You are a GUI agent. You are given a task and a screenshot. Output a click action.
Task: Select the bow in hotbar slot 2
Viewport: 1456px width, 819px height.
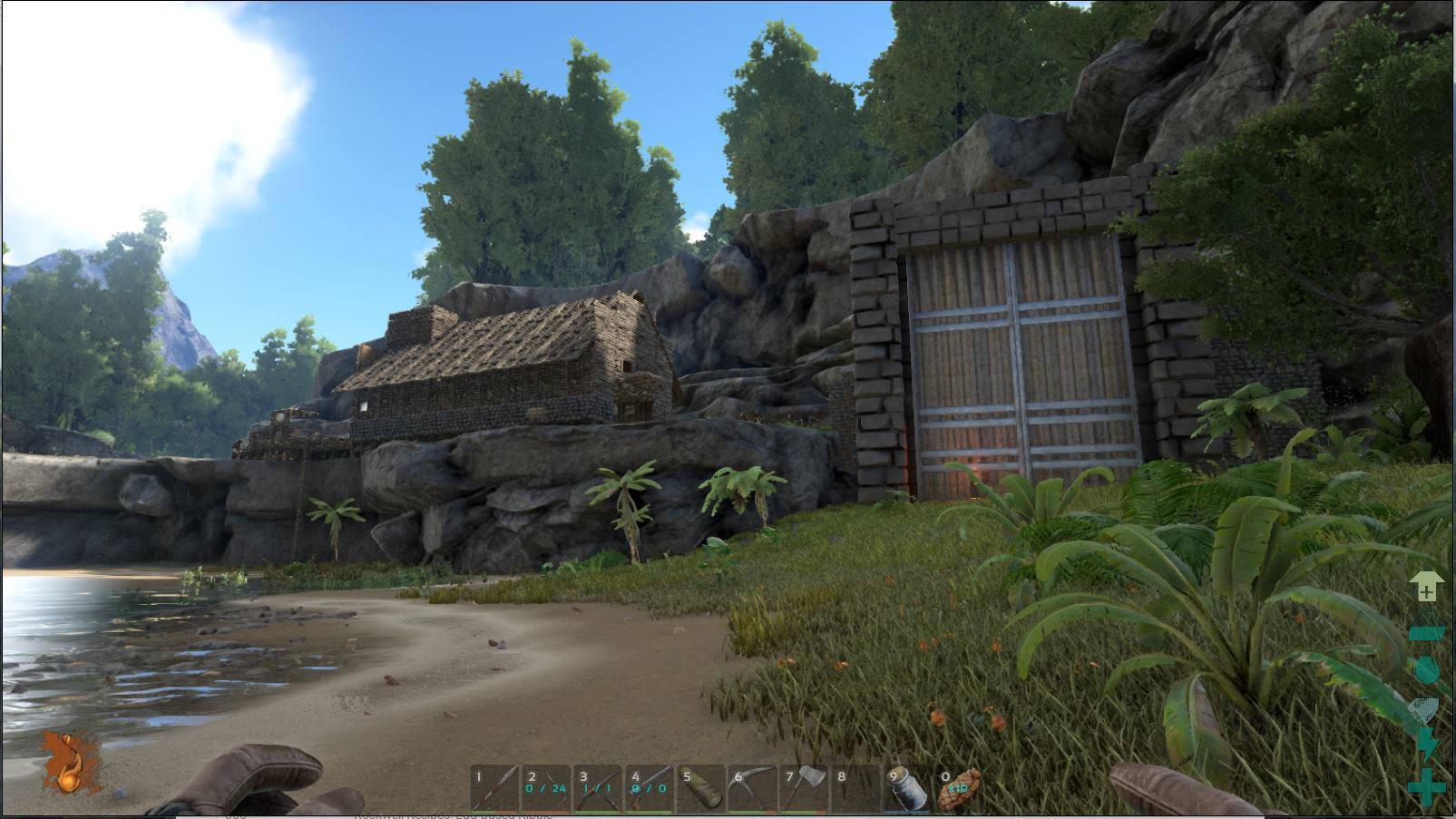[x=546, y=788]
